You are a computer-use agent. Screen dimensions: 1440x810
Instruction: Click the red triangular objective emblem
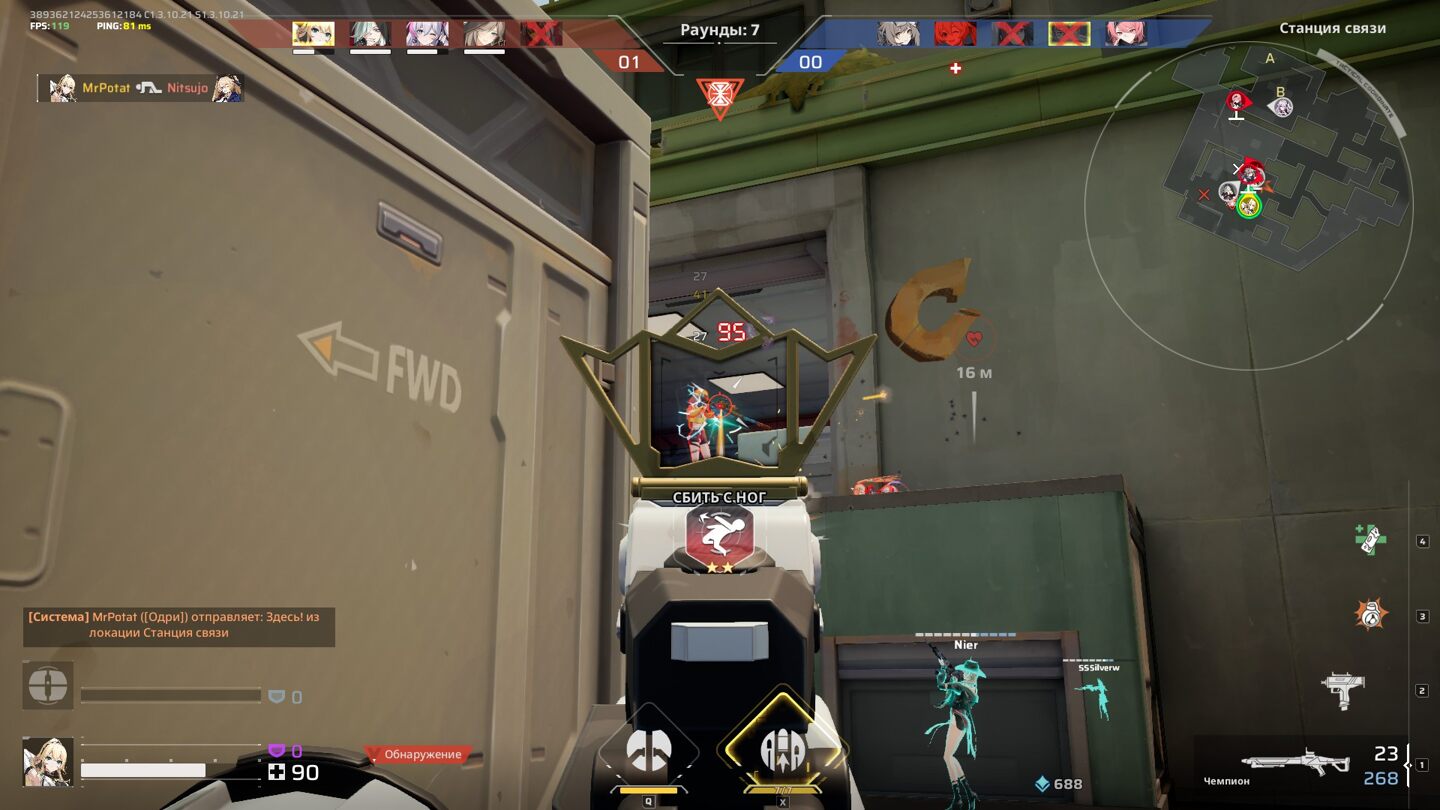(719, 98)
